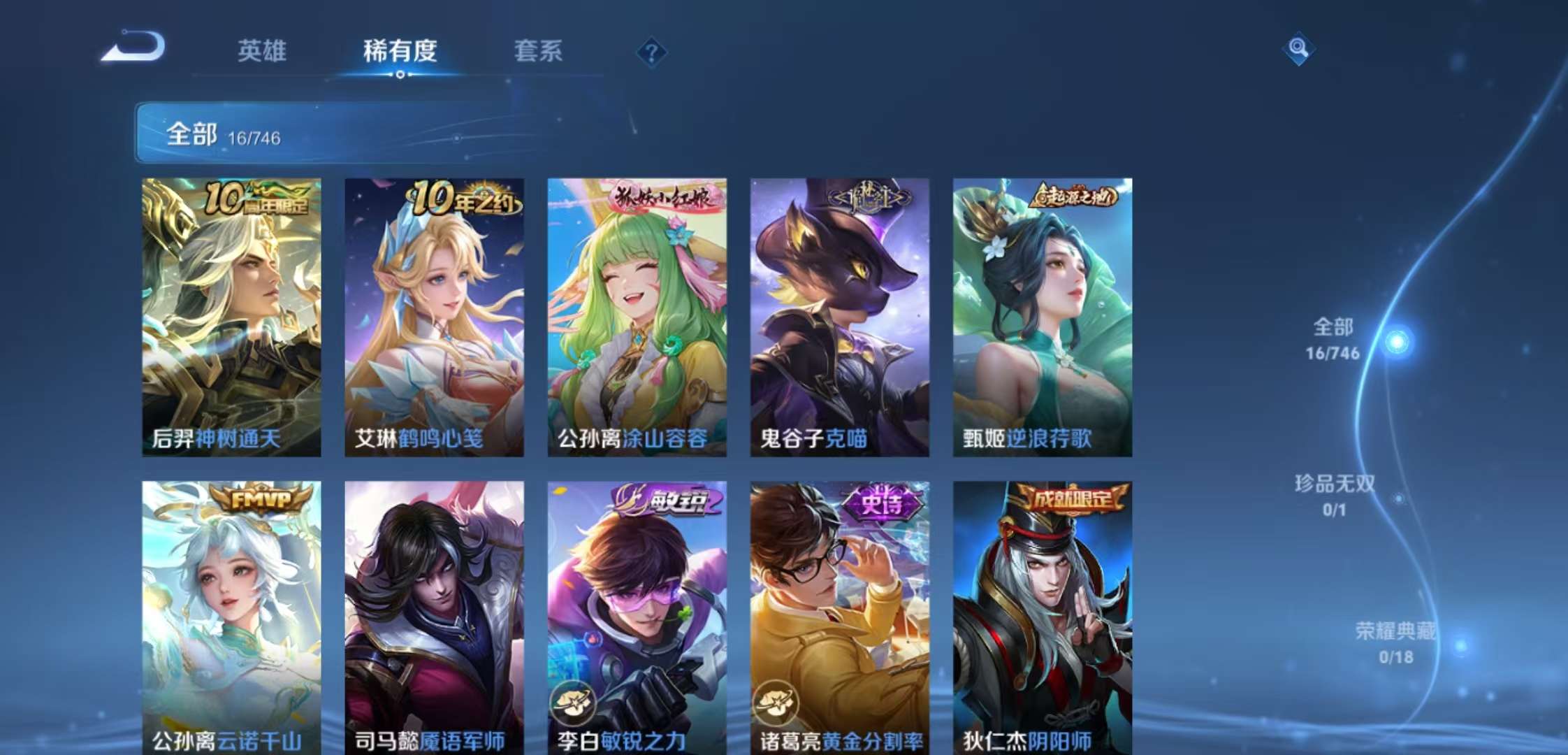1568x755 pixels.
Task: Switch to the 英雄 tab
Action: pyautogui.click(x=262, y=52)
